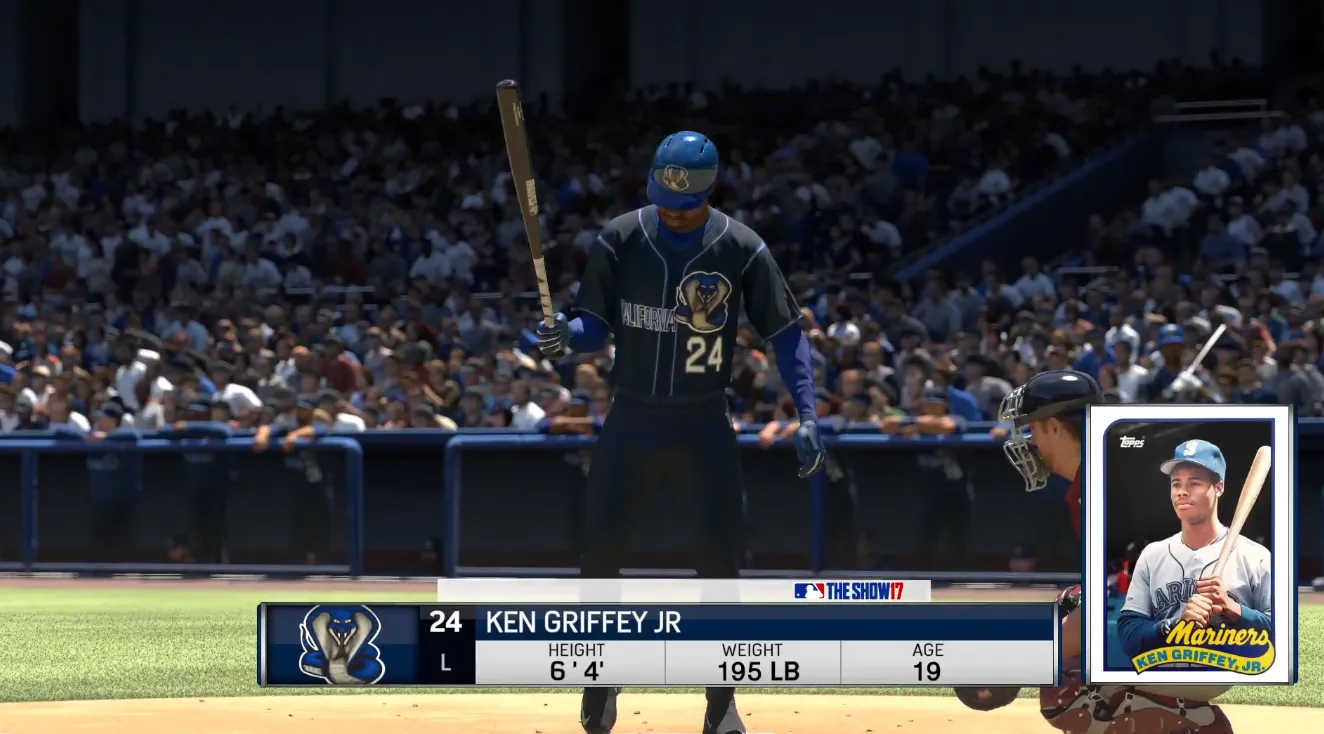Screen dimensions: 1324x734
Task: Expand the HEIGHT stat field
Action: pyautogui.click(x=579, y=658)
